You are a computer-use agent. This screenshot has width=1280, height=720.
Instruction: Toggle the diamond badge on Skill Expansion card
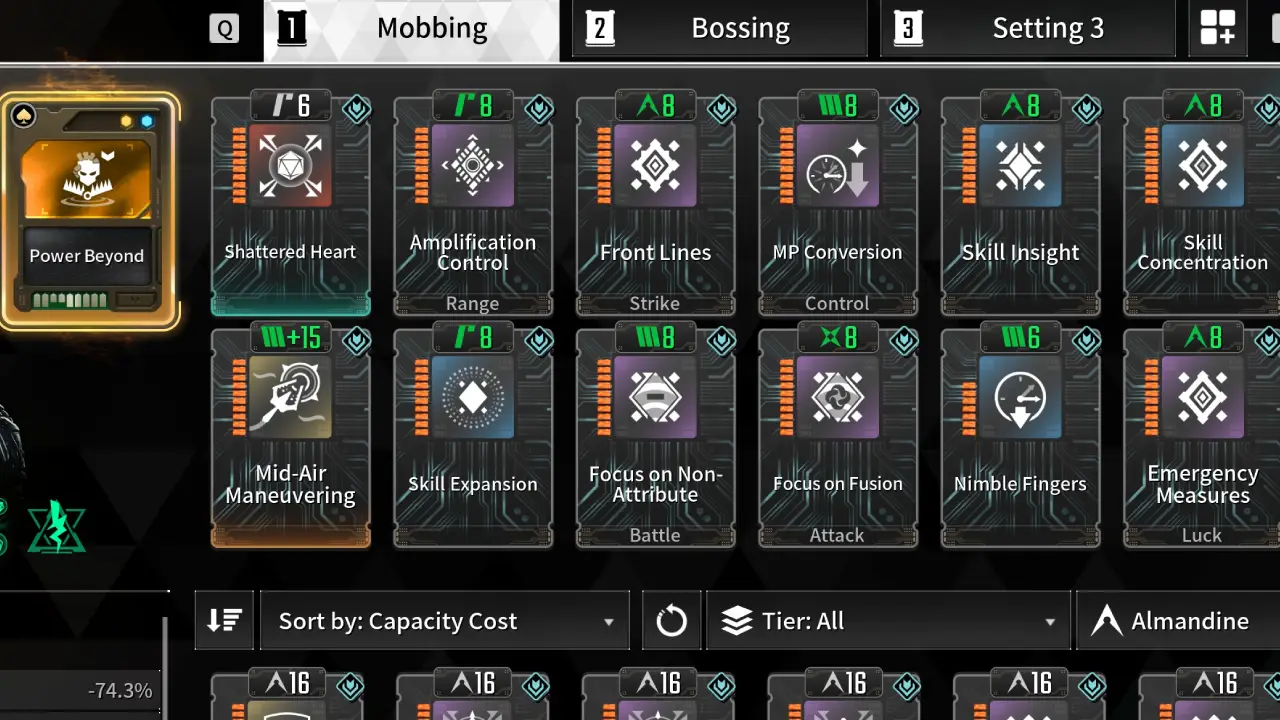539,342
